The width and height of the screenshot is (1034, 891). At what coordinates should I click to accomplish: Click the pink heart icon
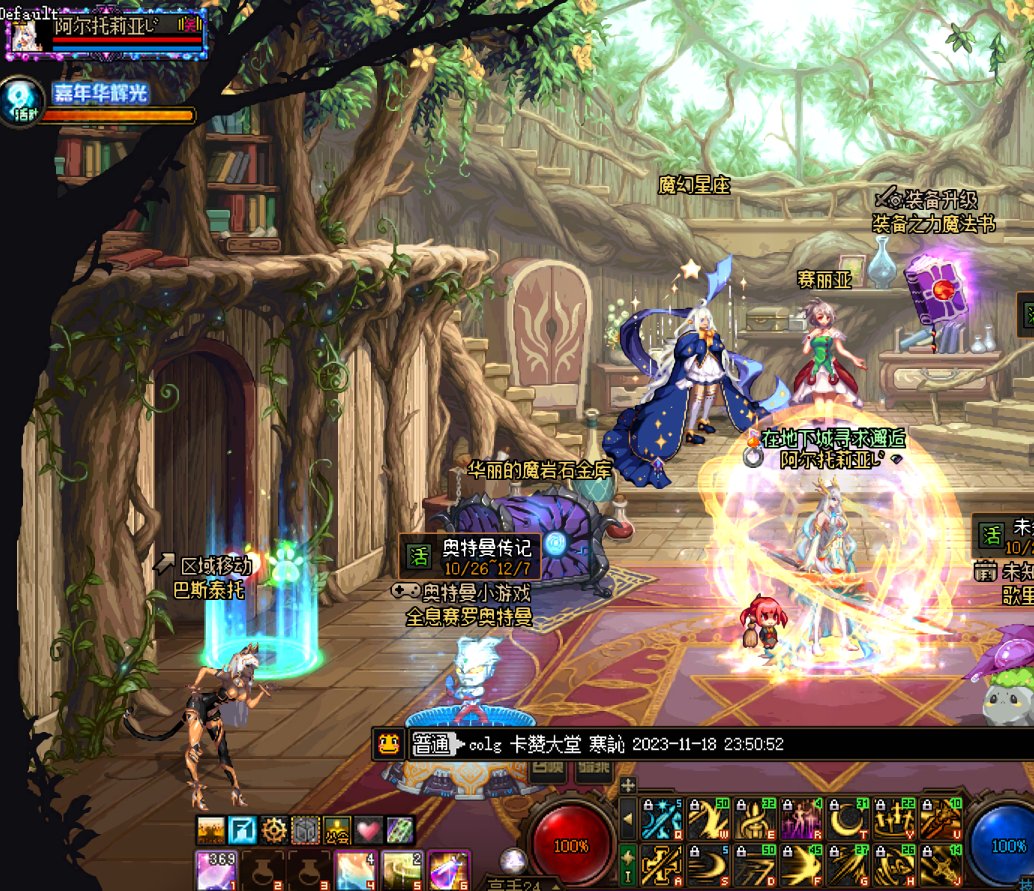(367, 829)
